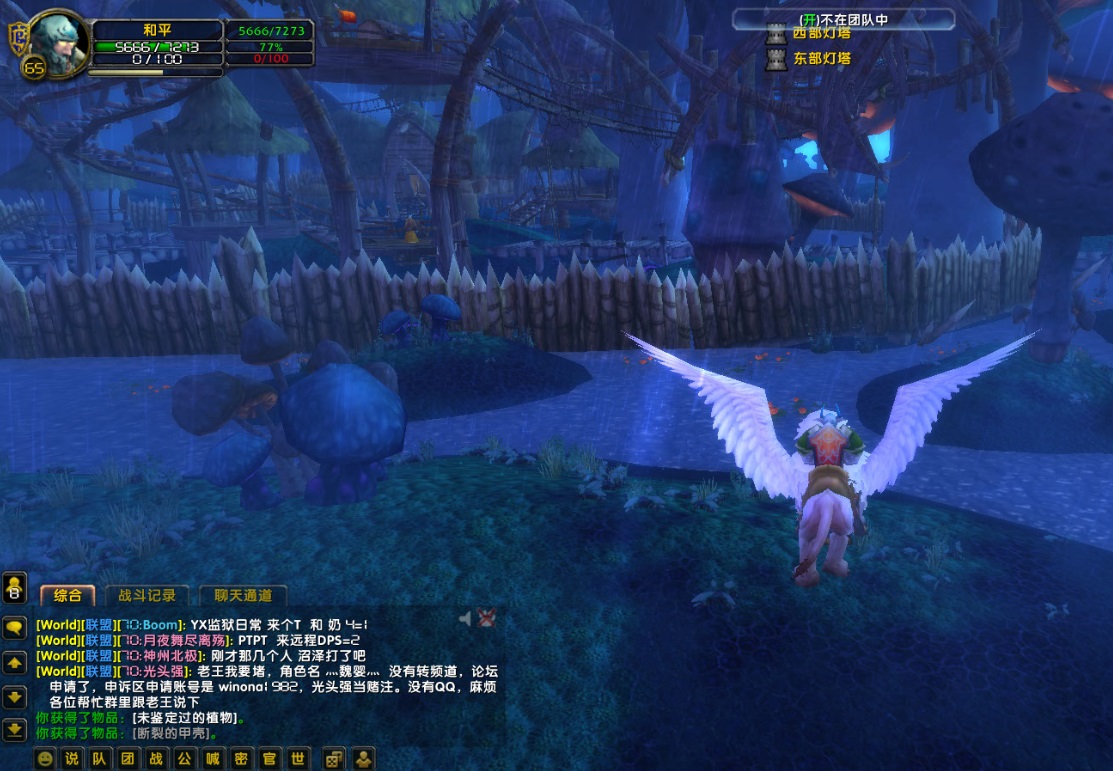
Task: Activate the 喊 yell channel button
Action: (212, 759)
